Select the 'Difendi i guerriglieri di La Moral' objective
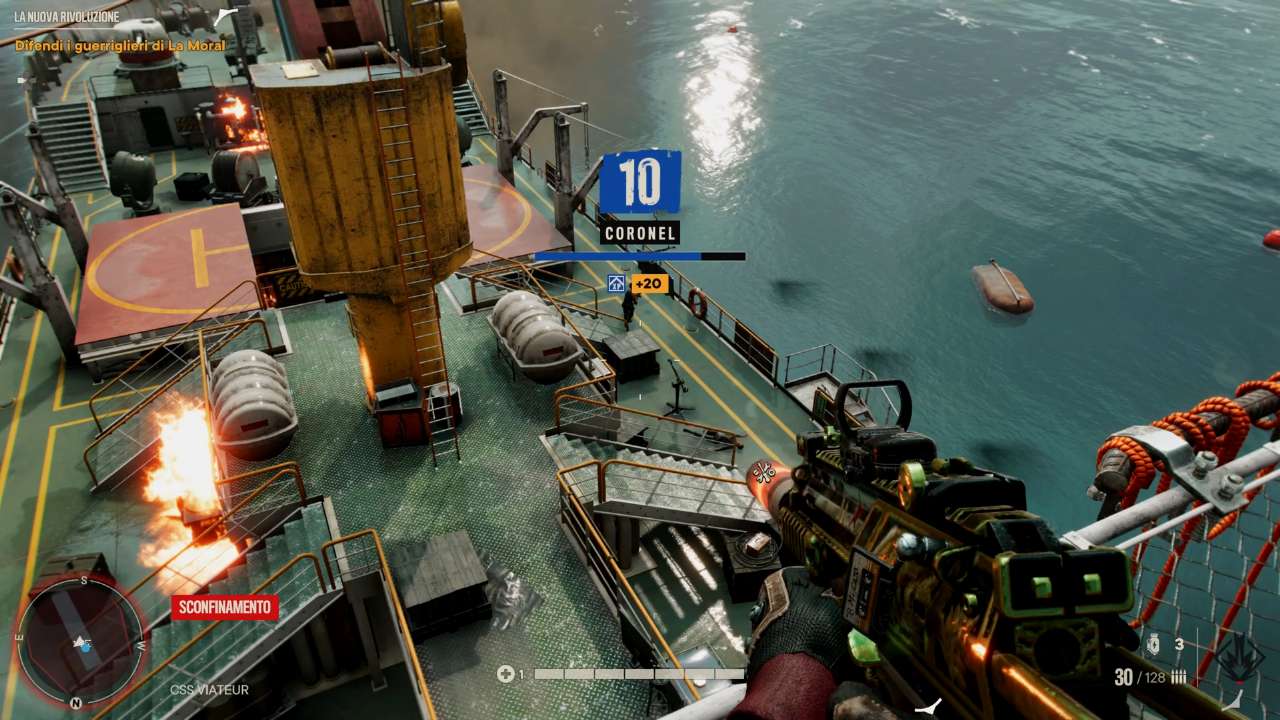Screen dimensions: 1280x720 point(120,46)
